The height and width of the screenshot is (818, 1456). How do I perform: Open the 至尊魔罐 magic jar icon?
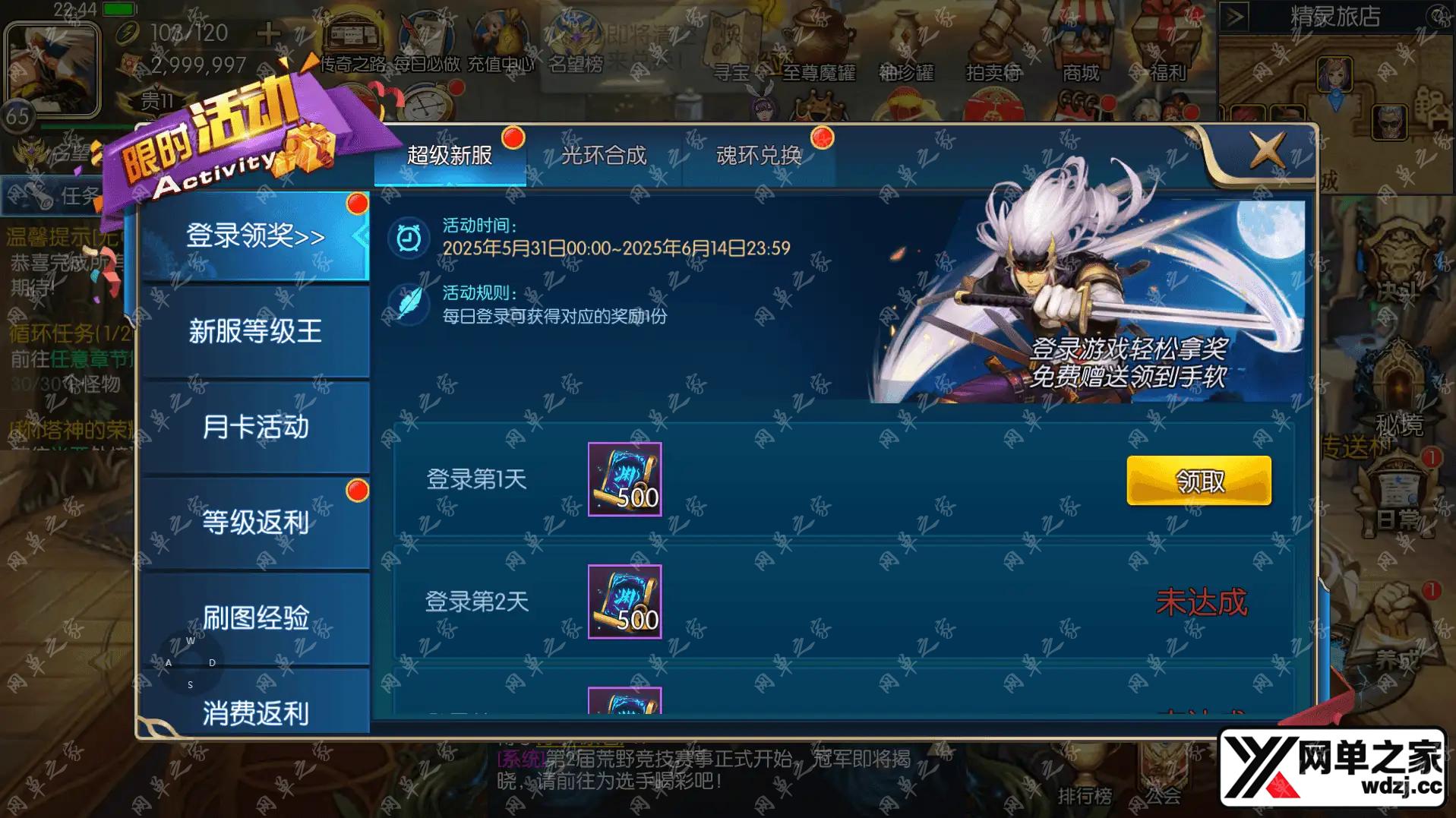point(819,42)
